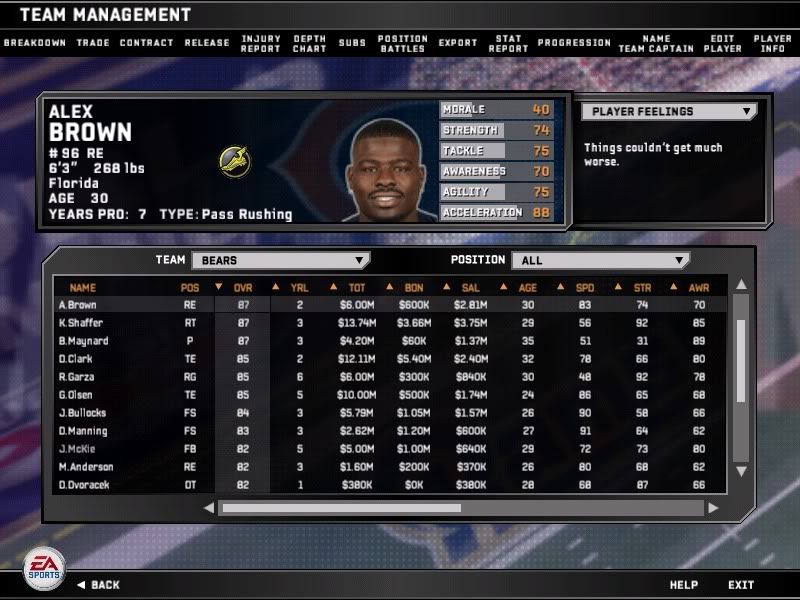
Task: Change the Position filter dropdown
Action: tap(600, 260)
